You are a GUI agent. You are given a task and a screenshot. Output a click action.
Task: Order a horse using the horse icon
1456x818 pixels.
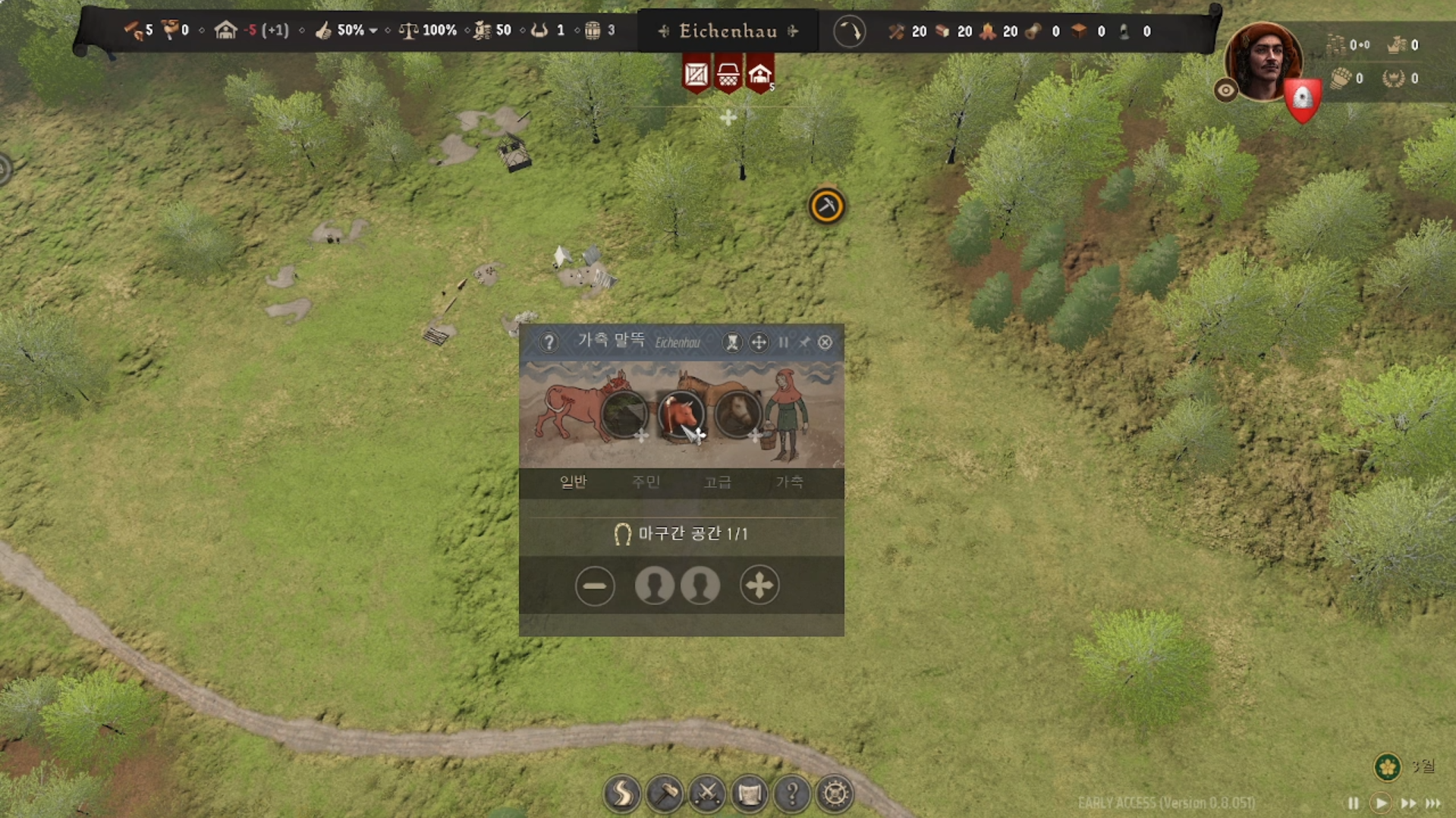coord(737,414)
